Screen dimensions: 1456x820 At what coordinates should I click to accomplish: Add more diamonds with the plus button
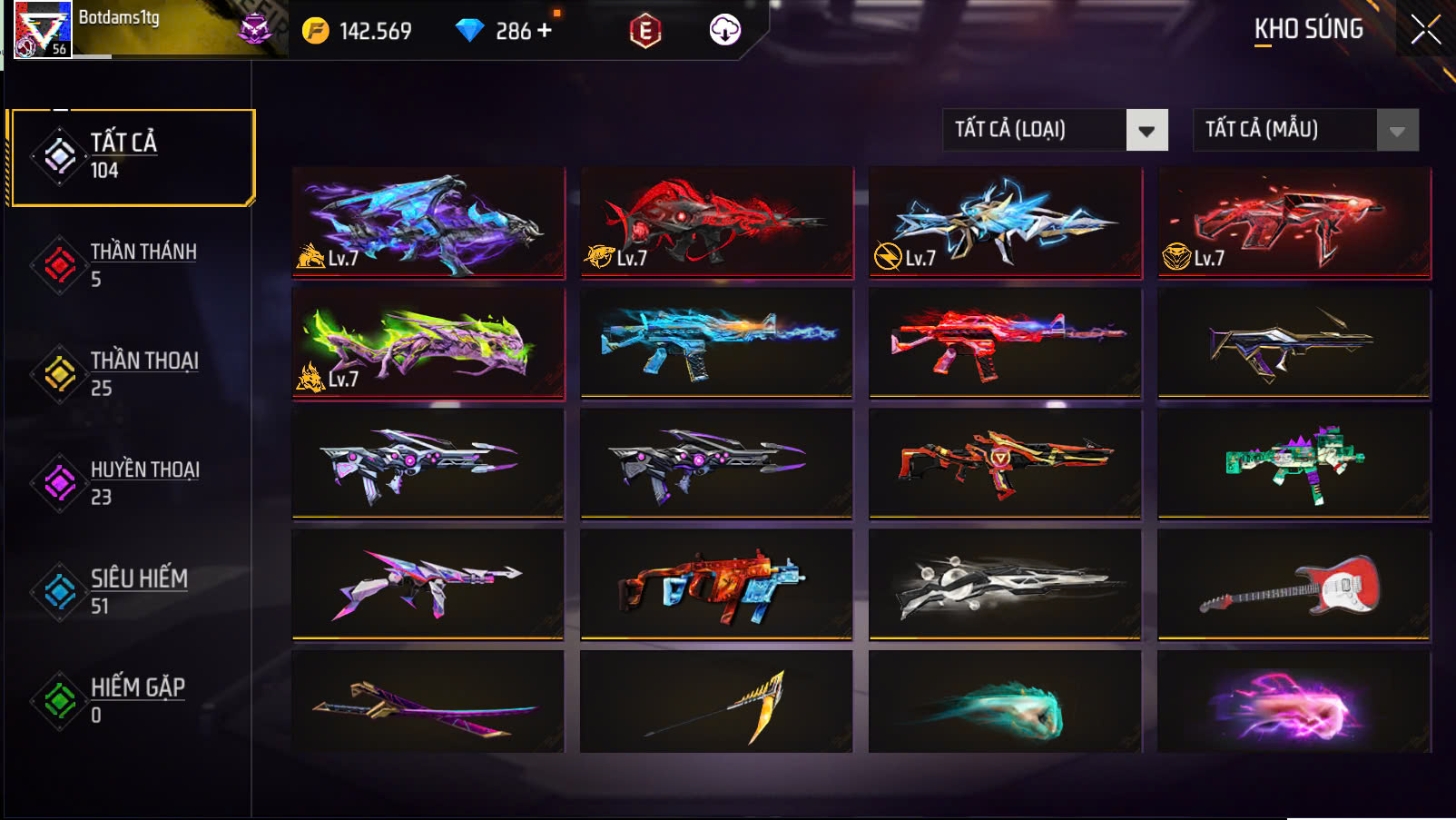tap(545, 30)
